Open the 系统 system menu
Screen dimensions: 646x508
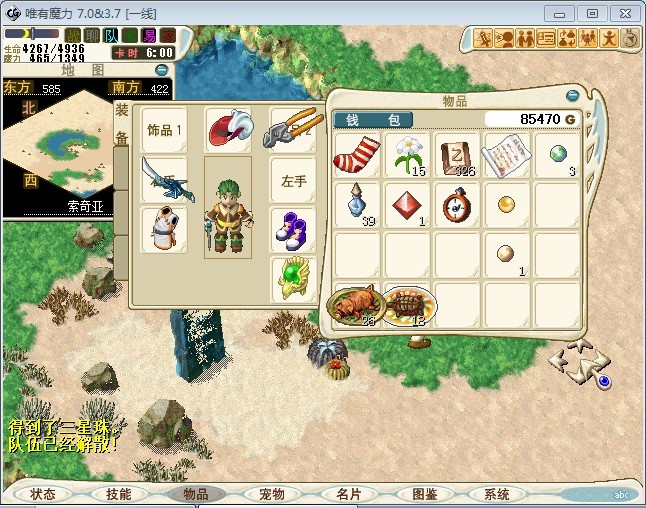tap(497, 494)
